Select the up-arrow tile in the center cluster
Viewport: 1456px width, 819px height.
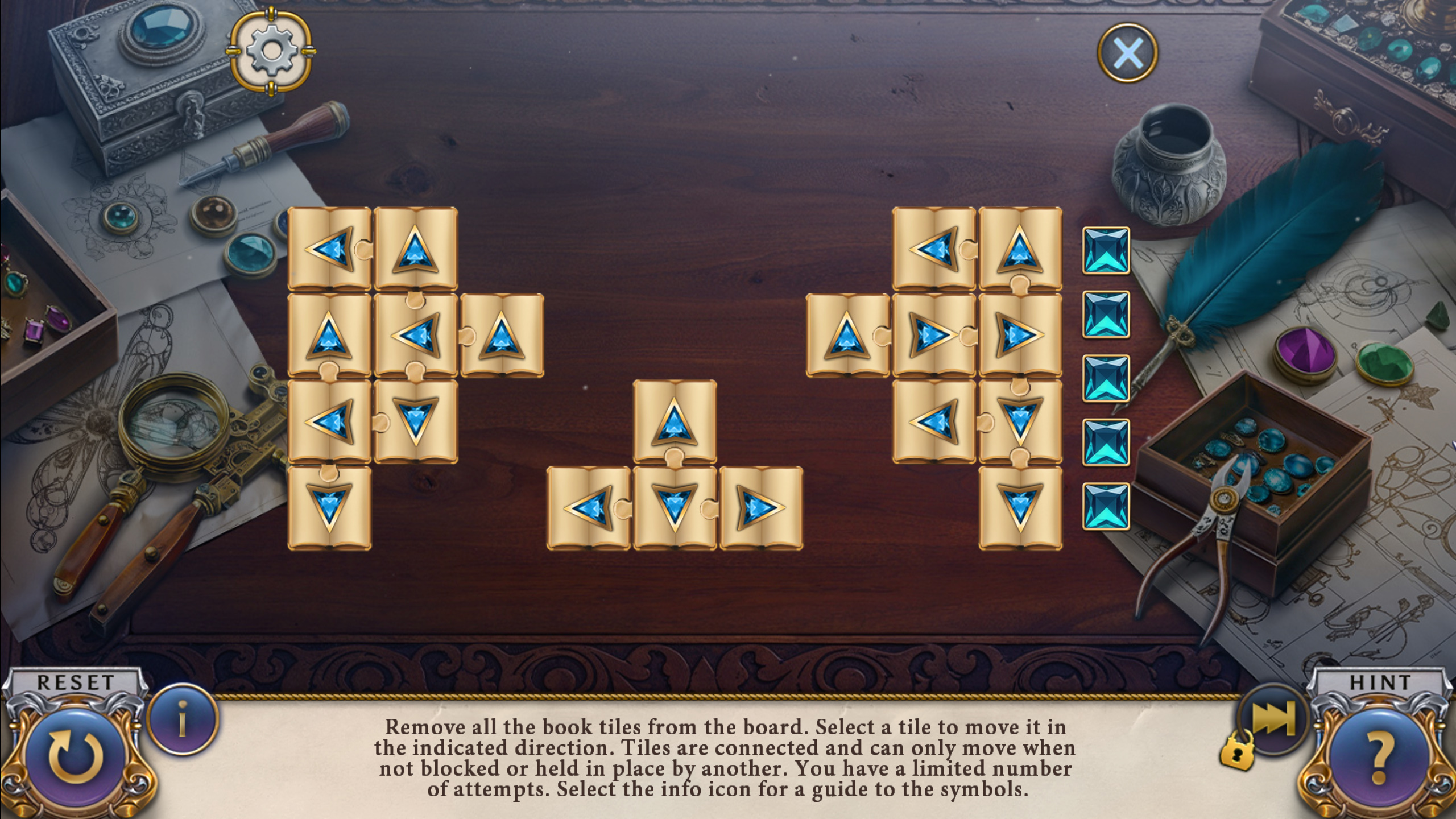pos(675,422)
